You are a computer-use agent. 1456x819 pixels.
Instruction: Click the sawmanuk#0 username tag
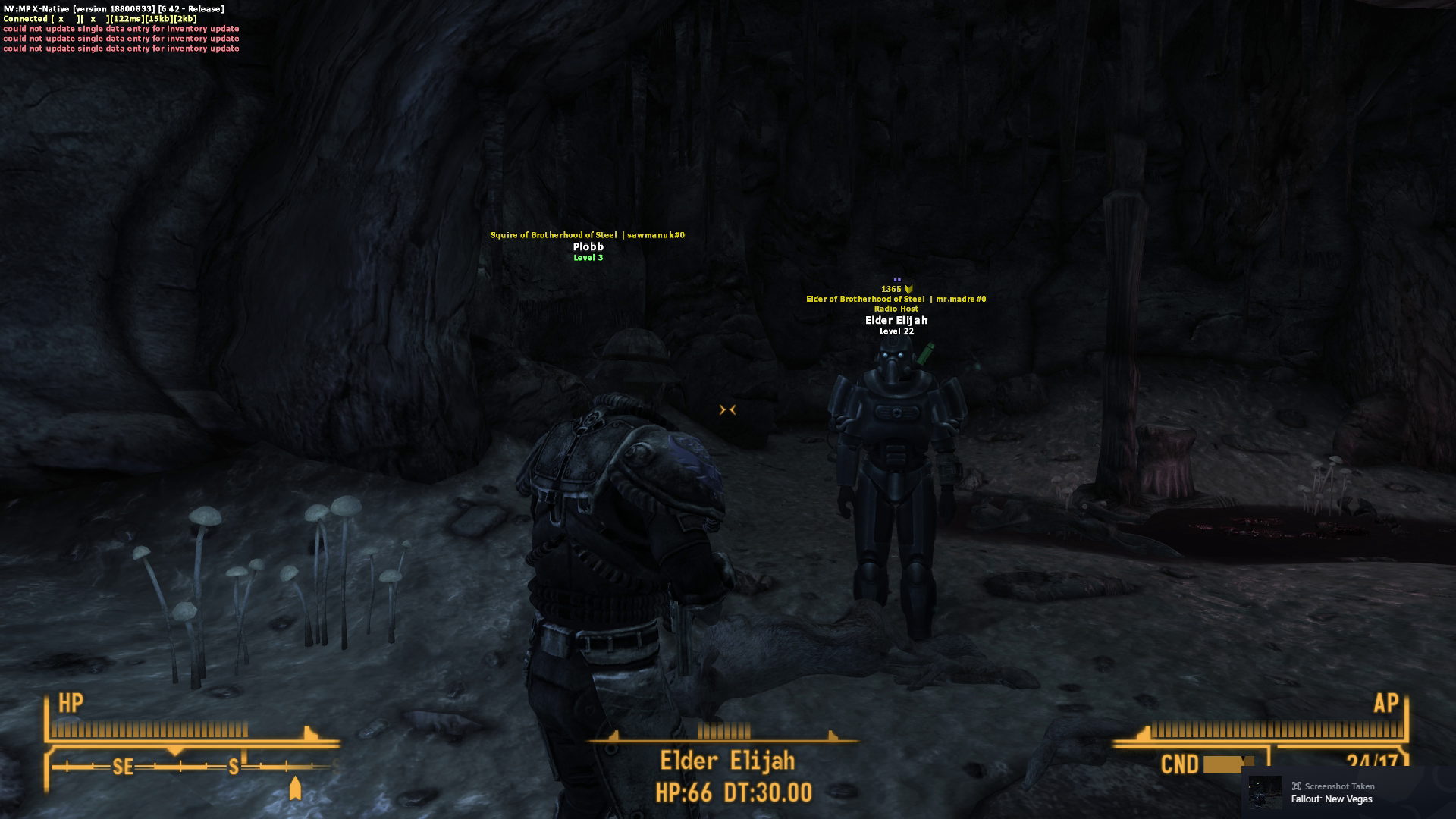coord(655,234)
